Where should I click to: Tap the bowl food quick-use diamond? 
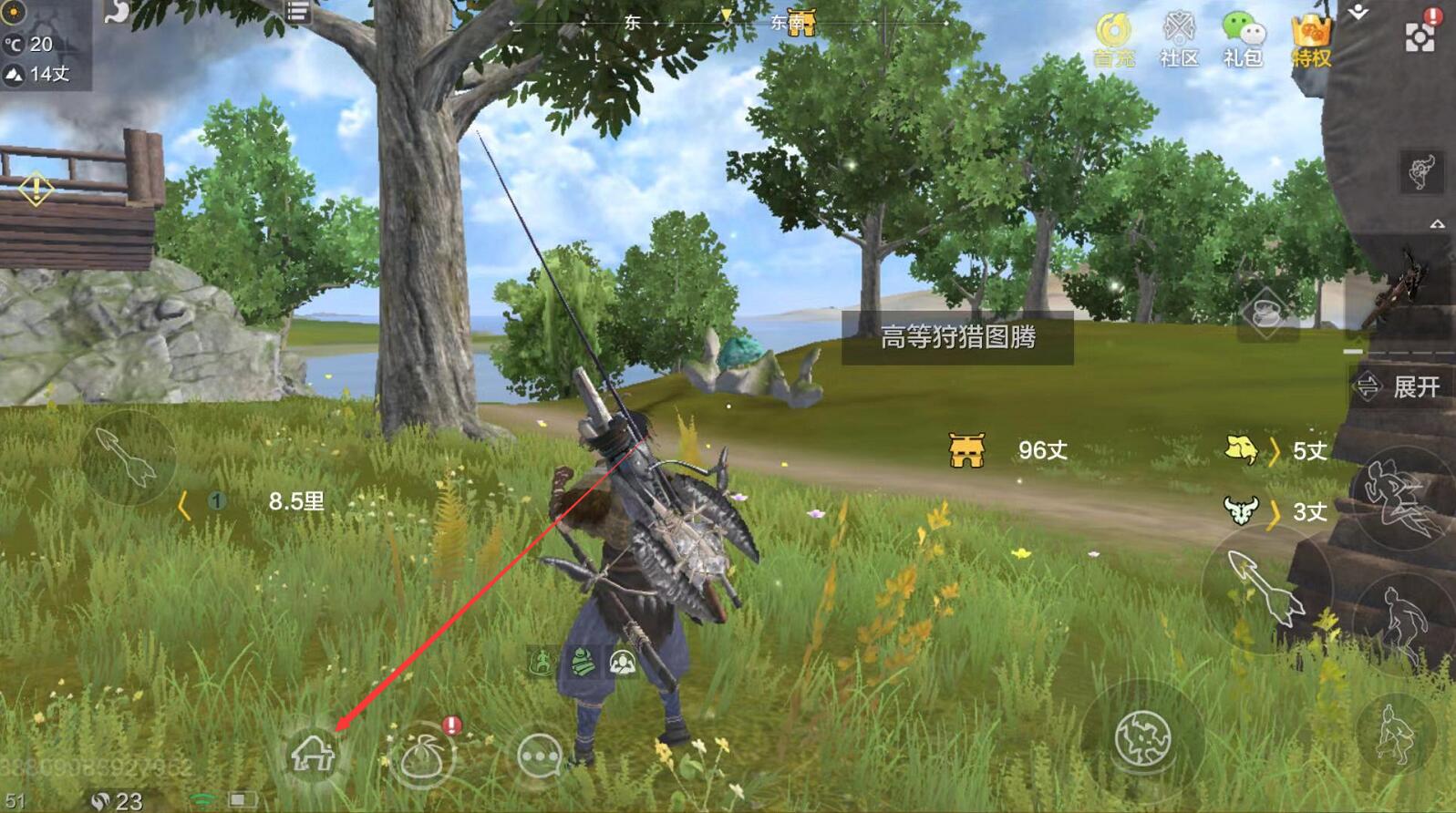(1266, 314)
